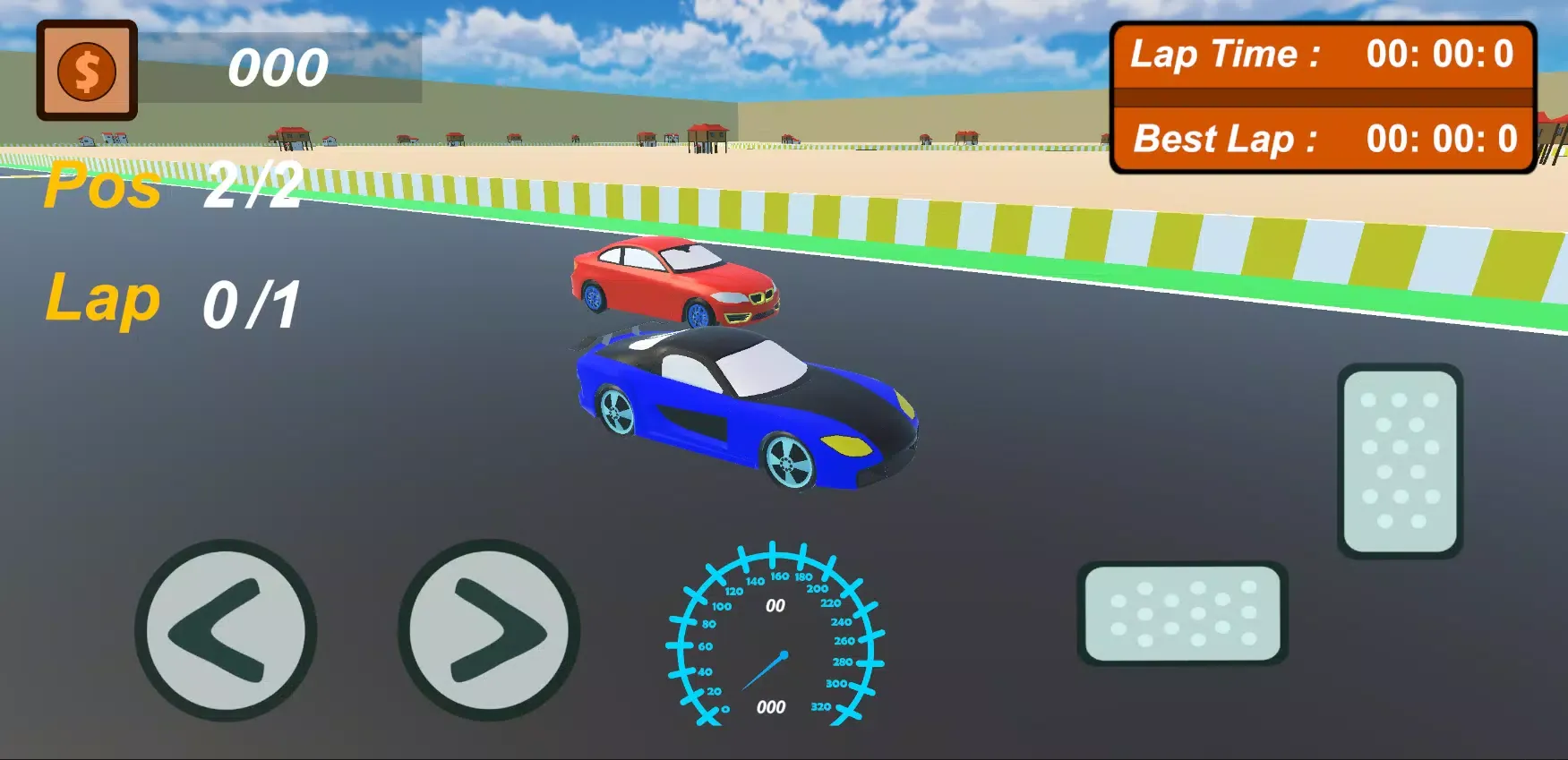
Task: Tap the tall accelerator pedal
Action: [1400, 460]
